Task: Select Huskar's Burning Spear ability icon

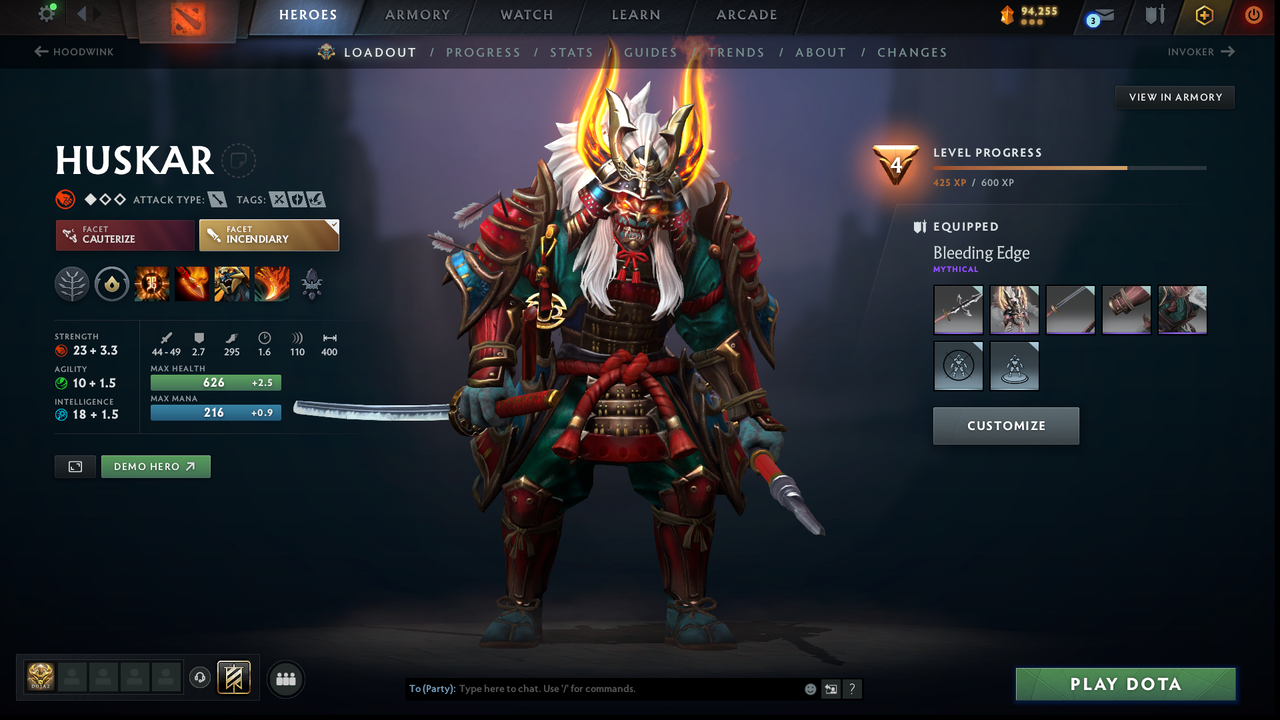Action: [x=192, y=283]
